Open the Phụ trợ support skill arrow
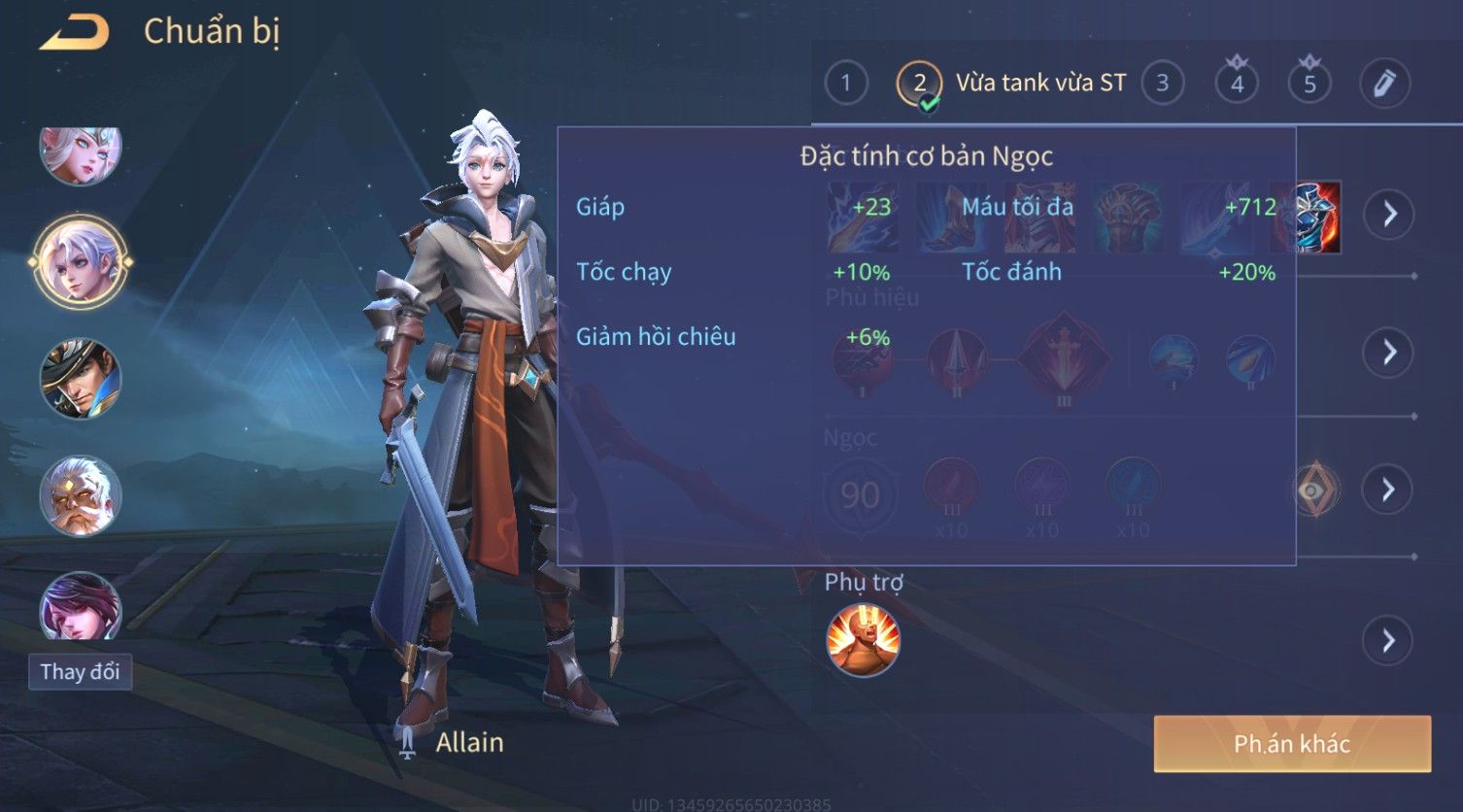The width and height of the screenshot is (1463, 812). coord(1387,641)
